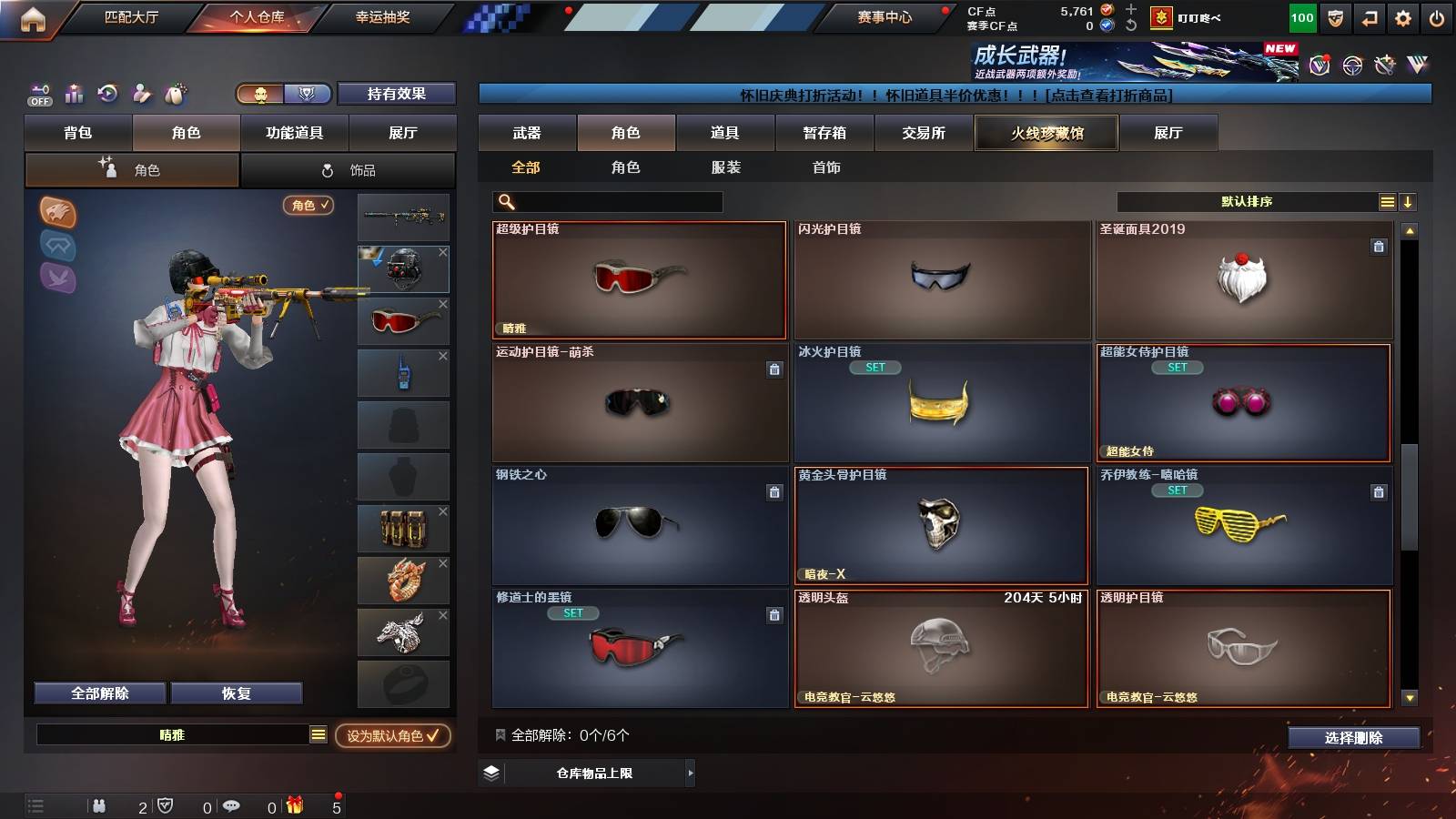
Task: Open the 幸运抽奖 menu at the top
Action: 380,17
